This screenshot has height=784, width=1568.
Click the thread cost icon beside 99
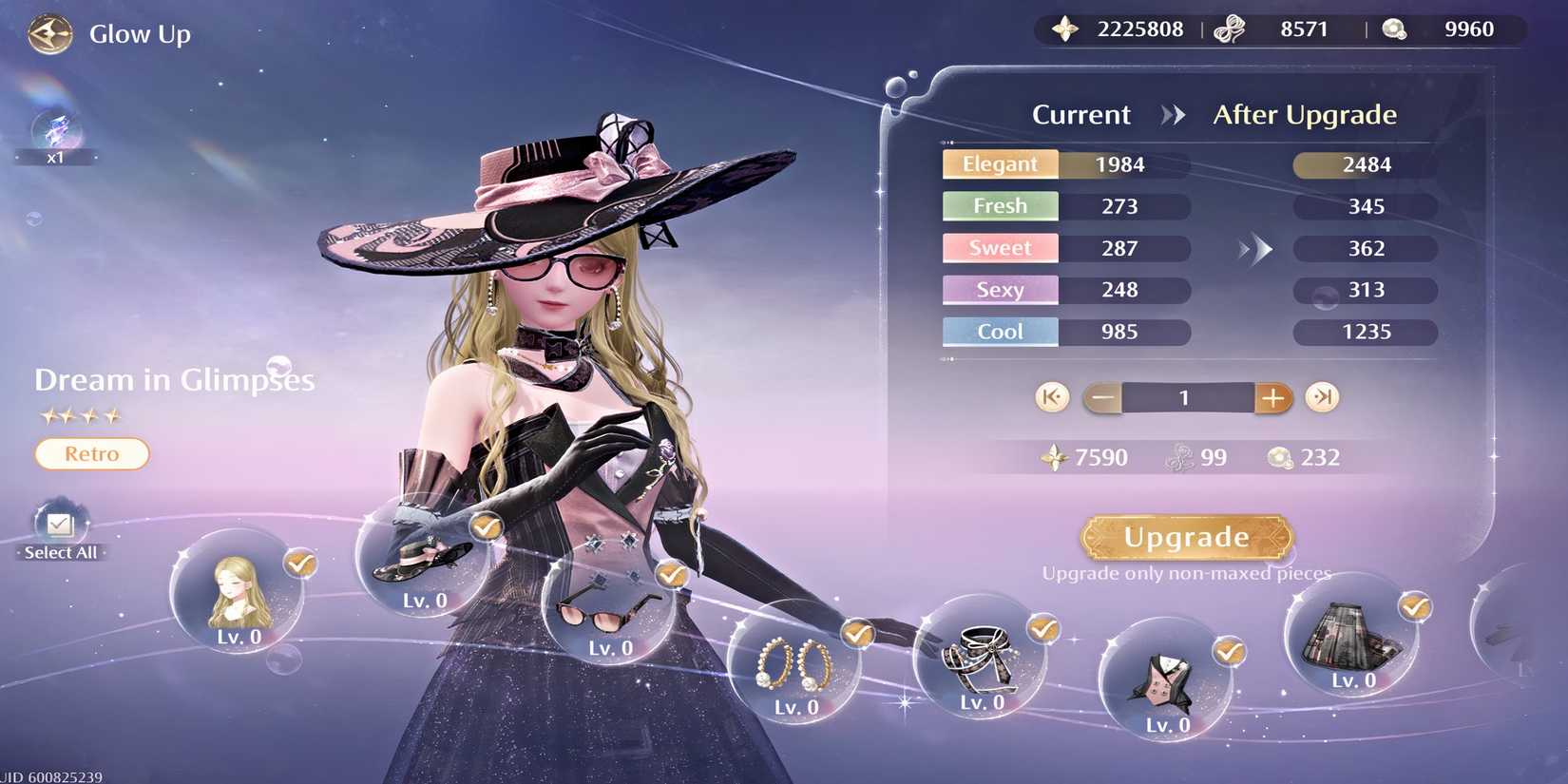point(1181,457)
